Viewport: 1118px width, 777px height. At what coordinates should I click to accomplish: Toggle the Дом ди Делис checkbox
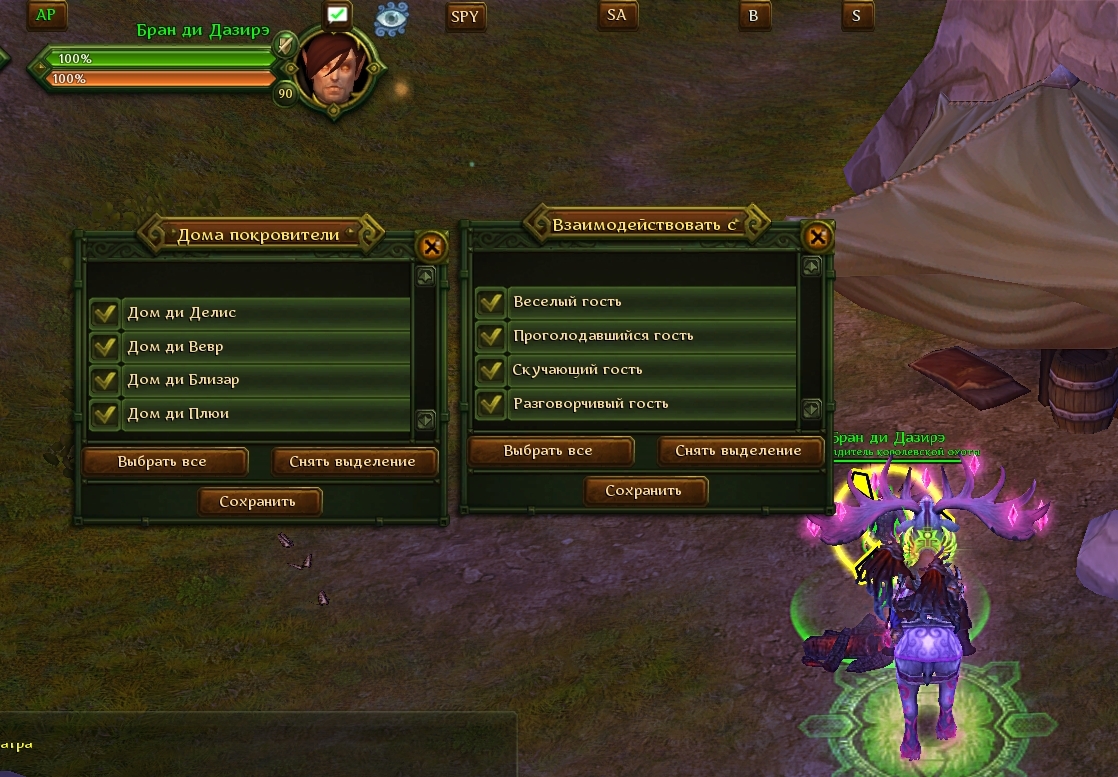click(x=105, y=313)
